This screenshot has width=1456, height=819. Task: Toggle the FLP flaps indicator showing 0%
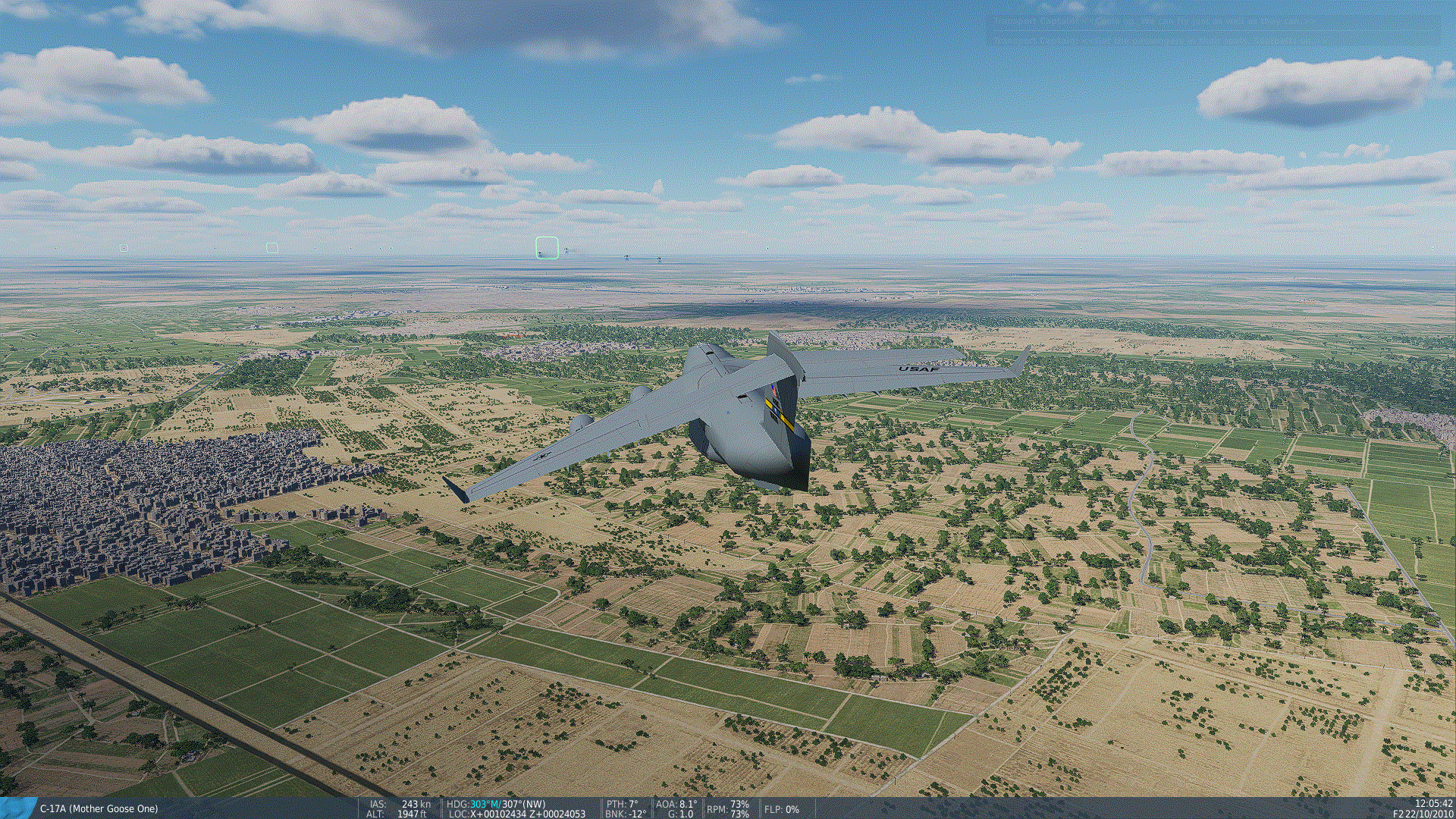point(781,810)
